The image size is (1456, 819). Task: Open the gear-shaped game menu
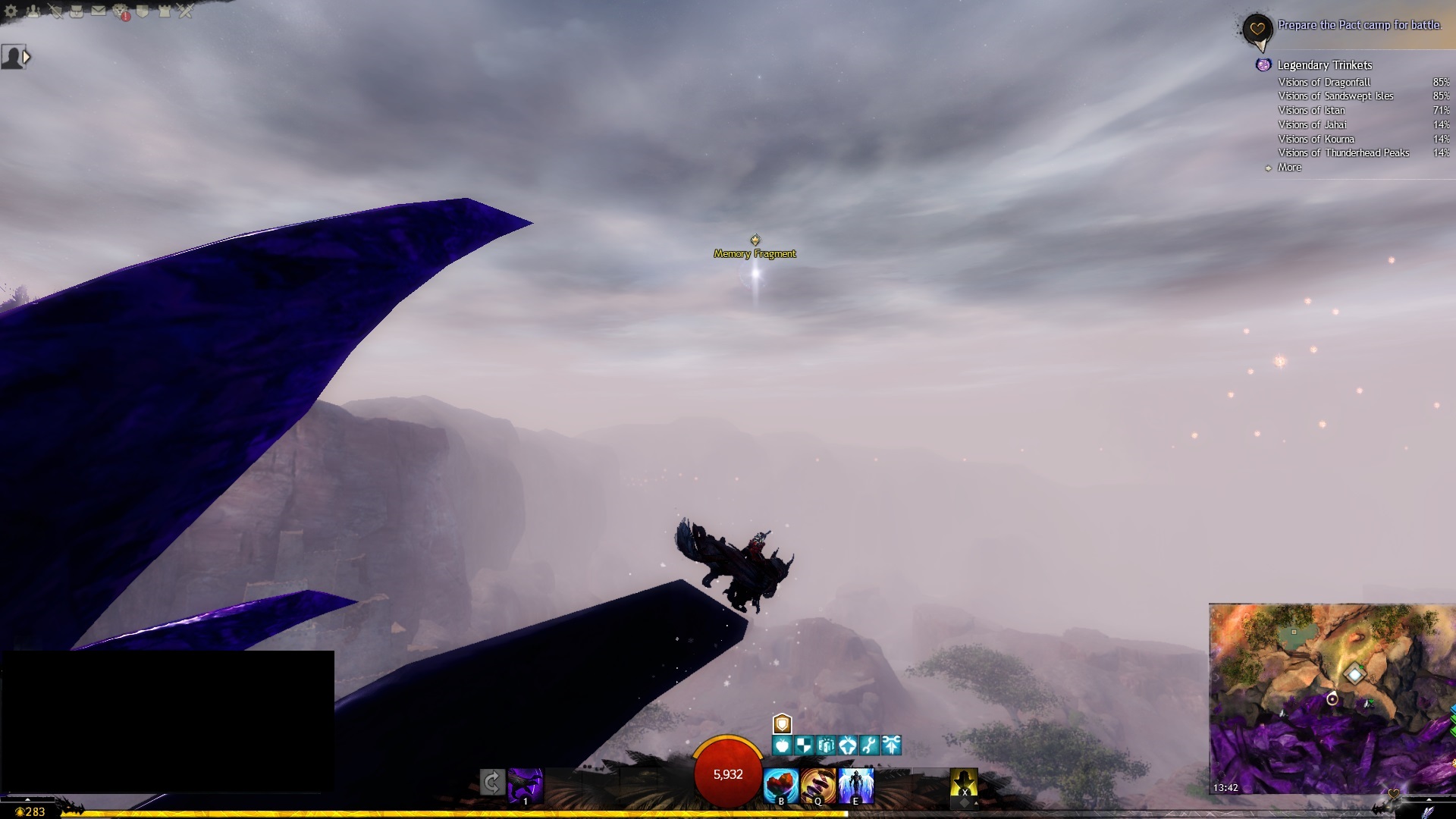pos(11,11)
